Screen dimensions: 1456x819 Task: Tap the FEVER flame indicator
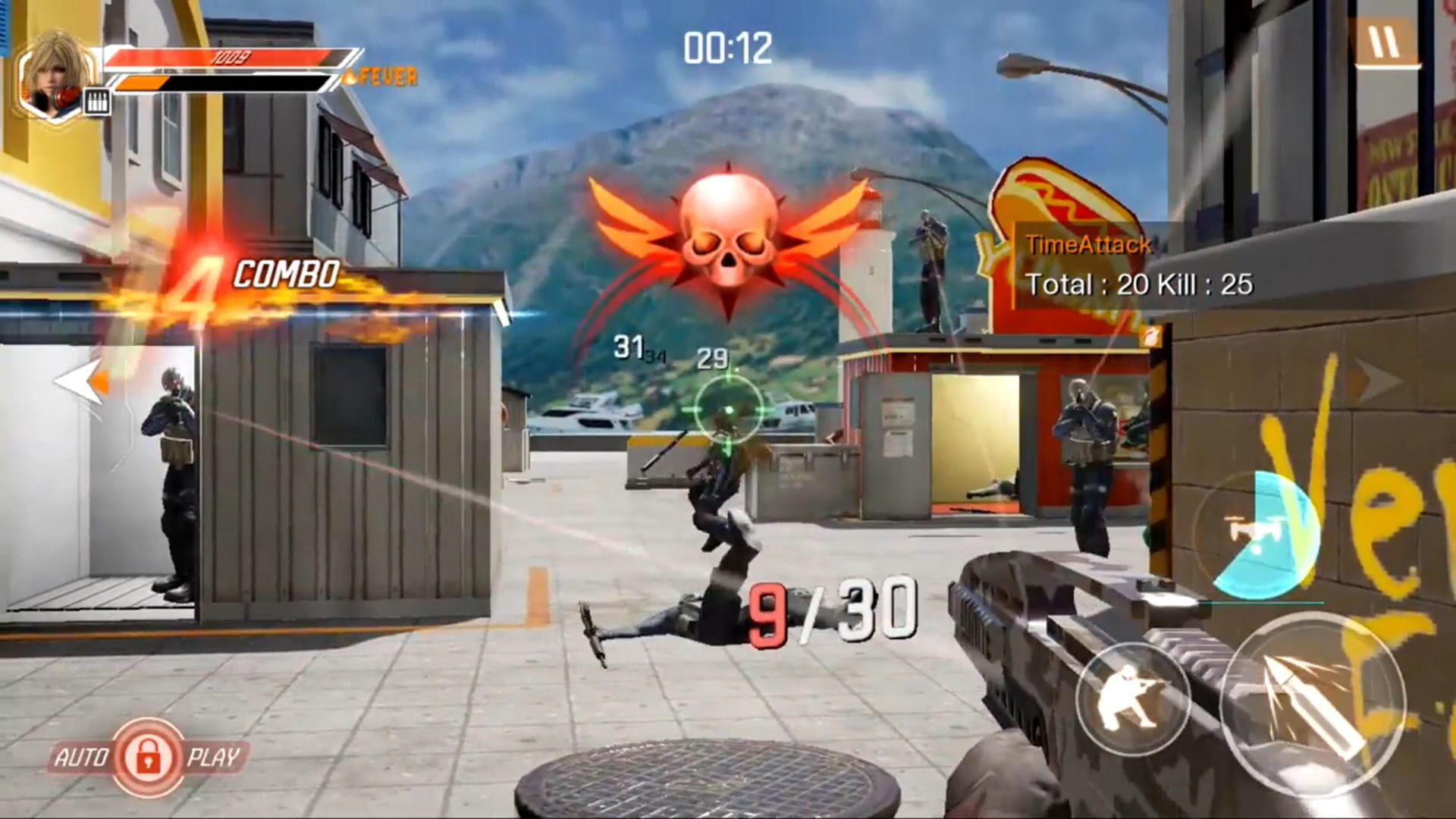click(x=385, y=74)
